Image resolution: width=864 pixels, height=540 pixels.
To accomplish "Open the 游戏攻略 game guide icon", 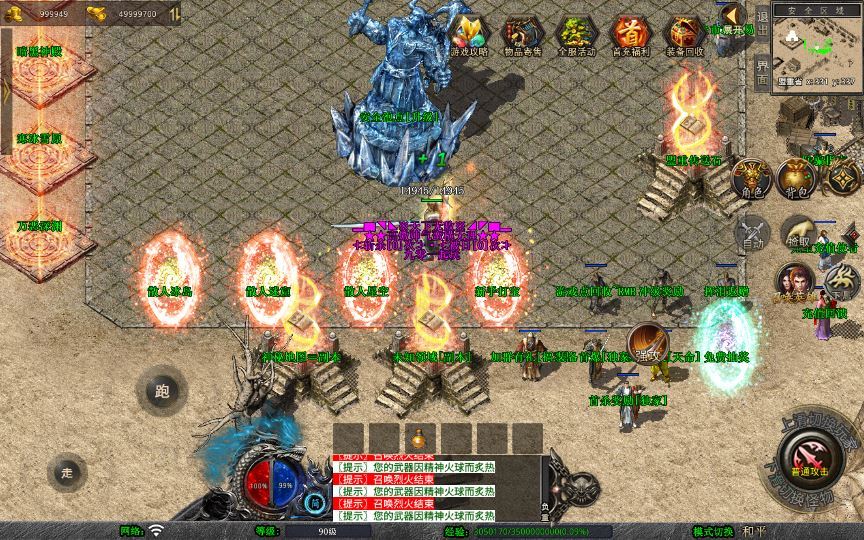I will pos(466,34).
